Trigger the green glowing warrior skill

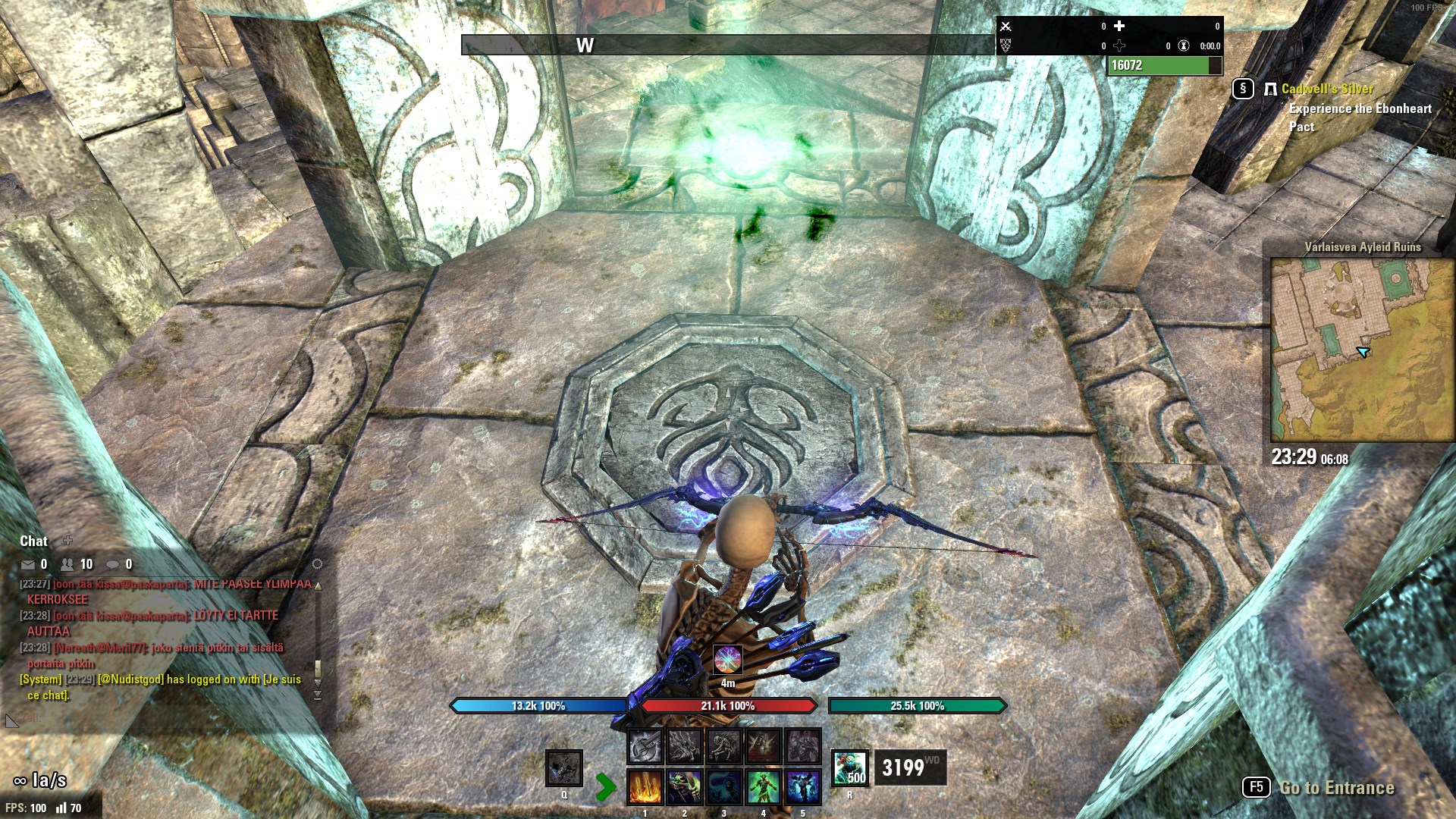764,787
